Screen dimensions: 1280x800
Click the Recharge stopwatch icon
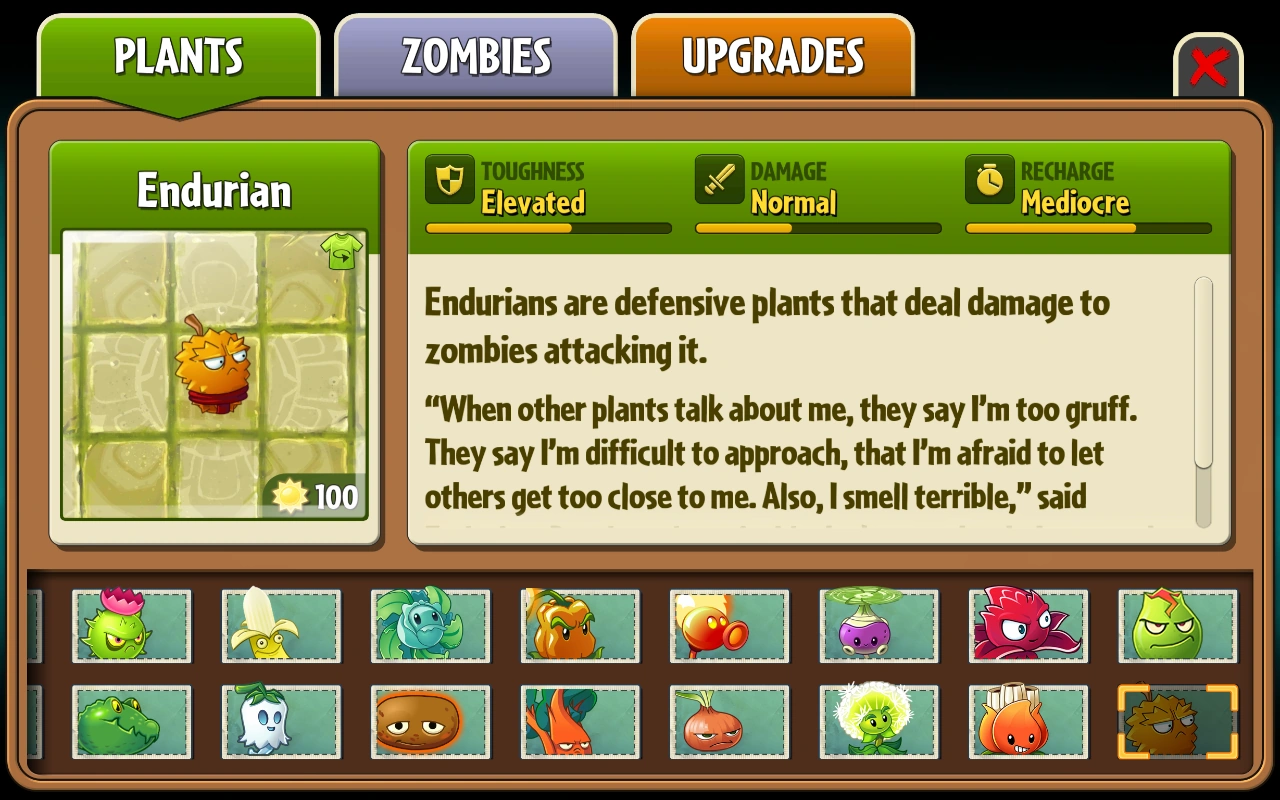[989, 181]
